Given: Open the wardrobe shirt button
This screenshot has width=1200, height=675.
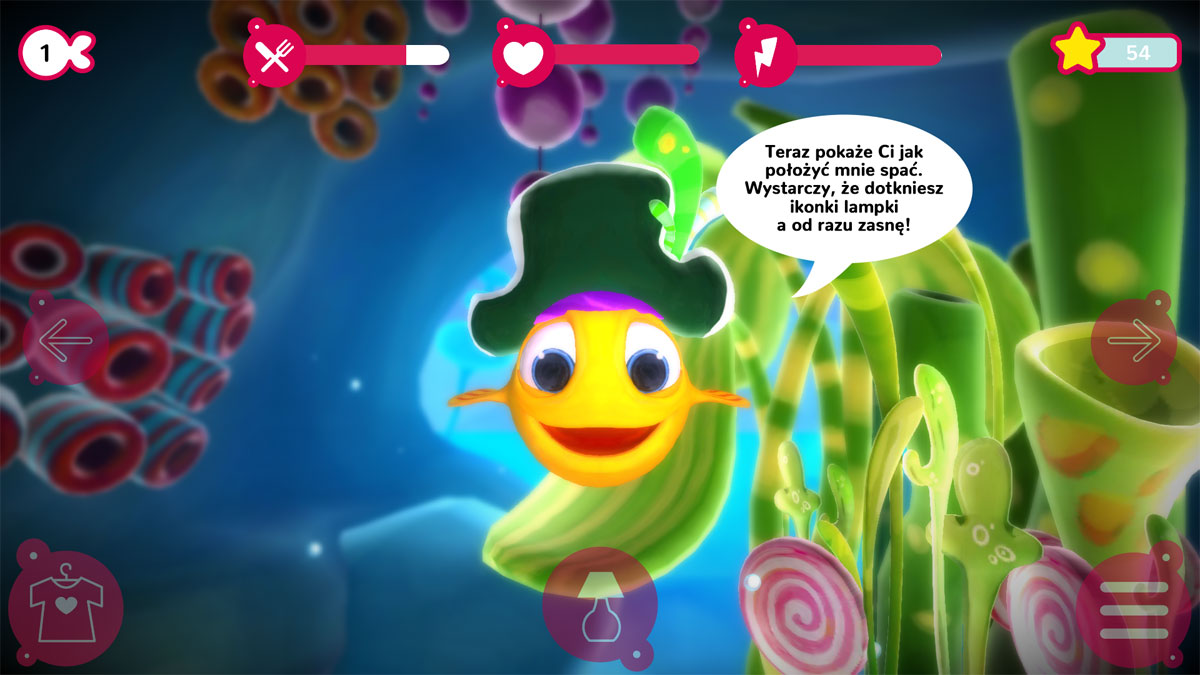Looking at the screenshot, I should point(66,607).
